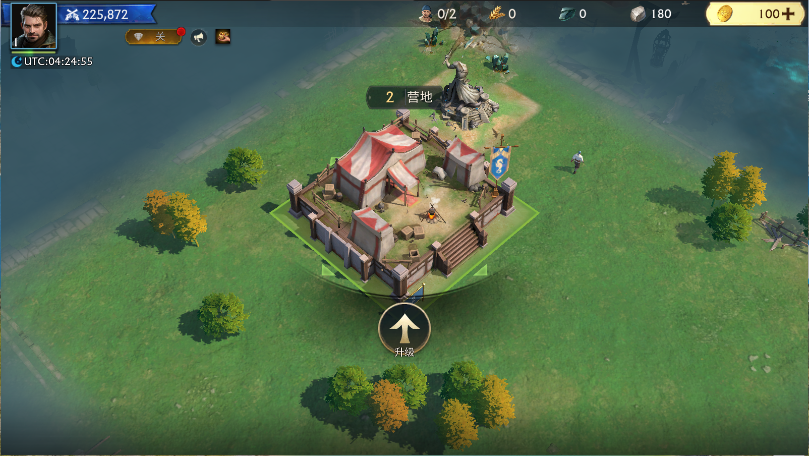Open the dark ore resource icon

tap(564, 14)
